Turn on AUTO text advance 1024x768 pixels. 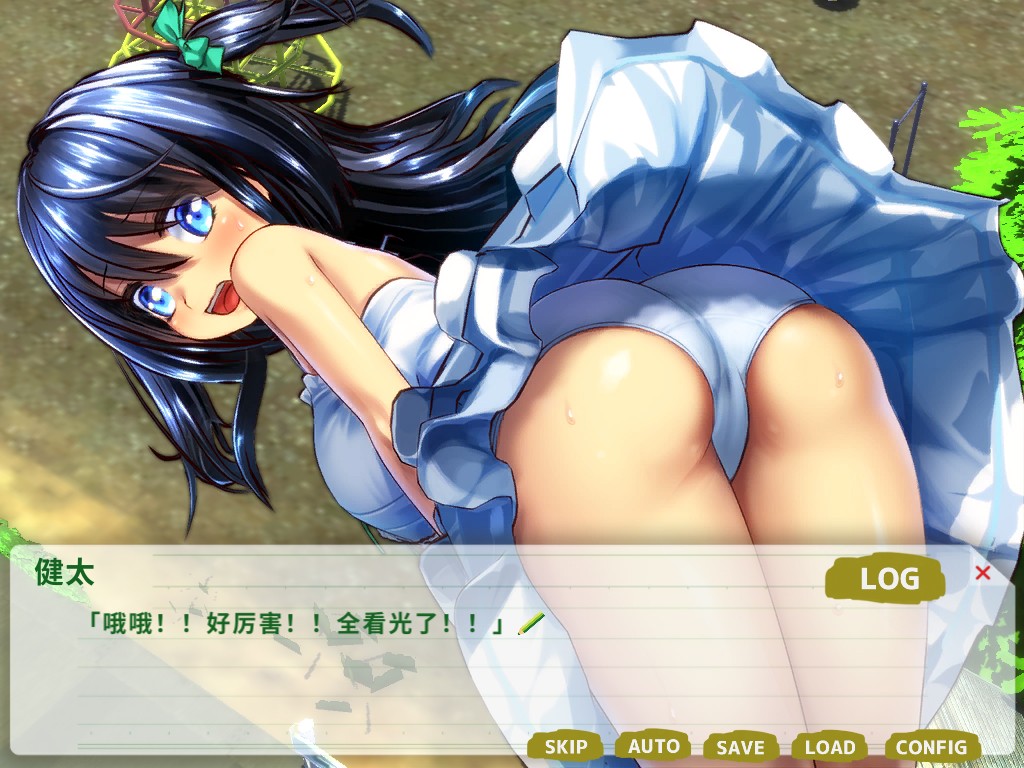tap(653, 746)
